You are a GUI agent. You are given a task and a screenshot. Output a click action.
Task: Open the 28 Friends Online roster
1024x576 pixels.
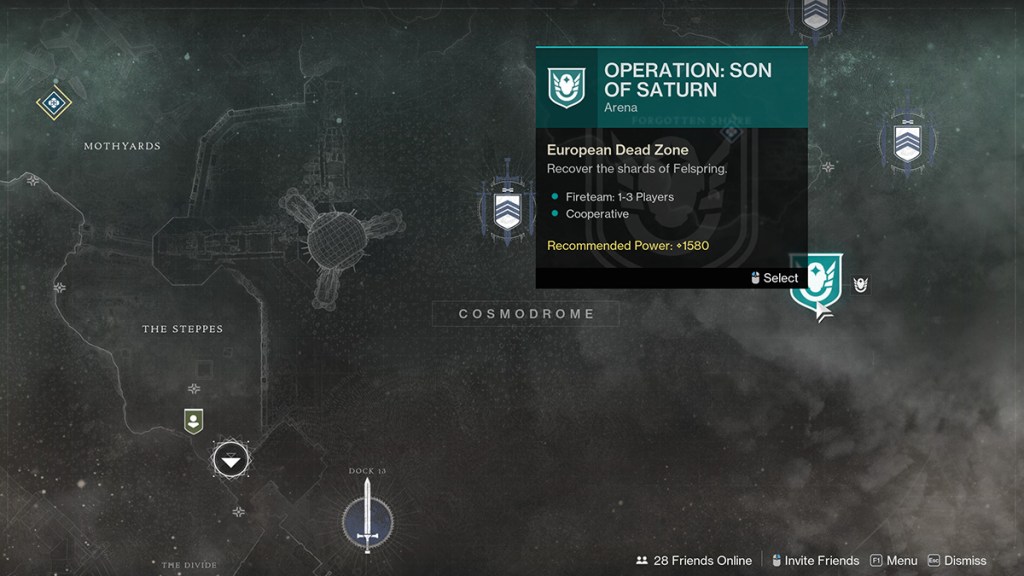[x=693, y=561]
